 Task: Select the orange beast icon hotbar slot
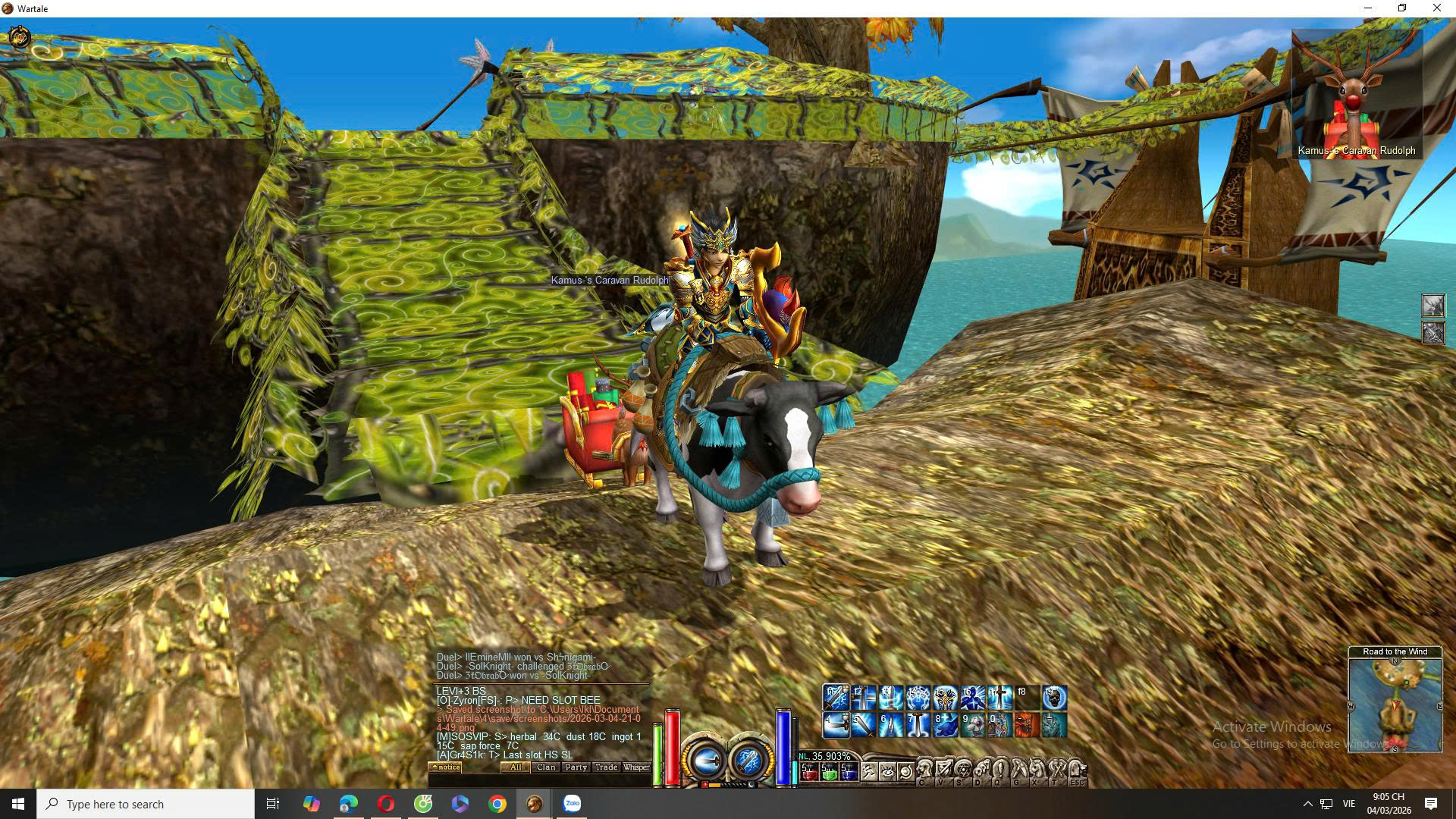pyautogui.click(x=1027, y=725)
